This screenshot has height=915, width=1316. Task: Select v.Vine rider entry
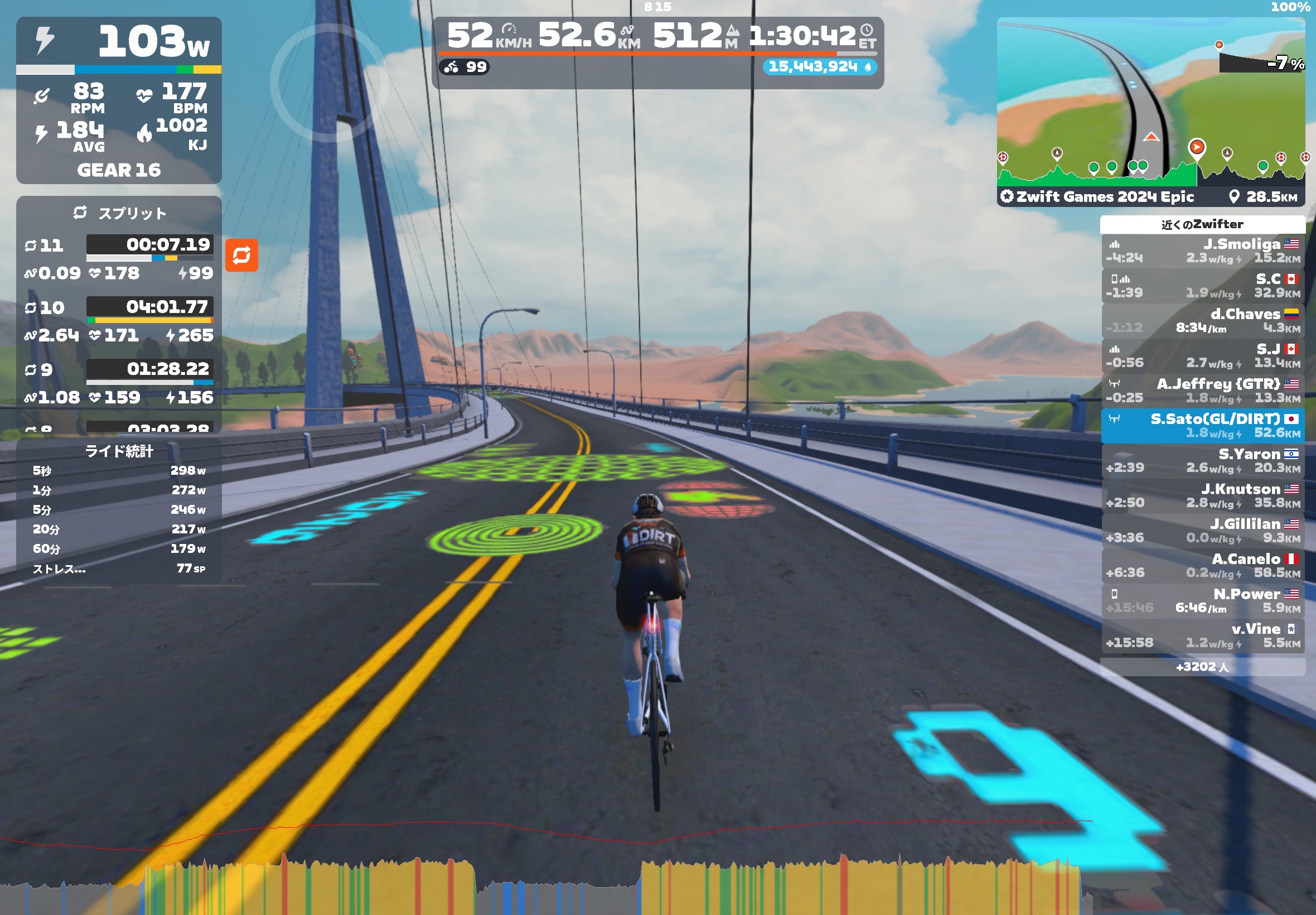point(1203,636)
